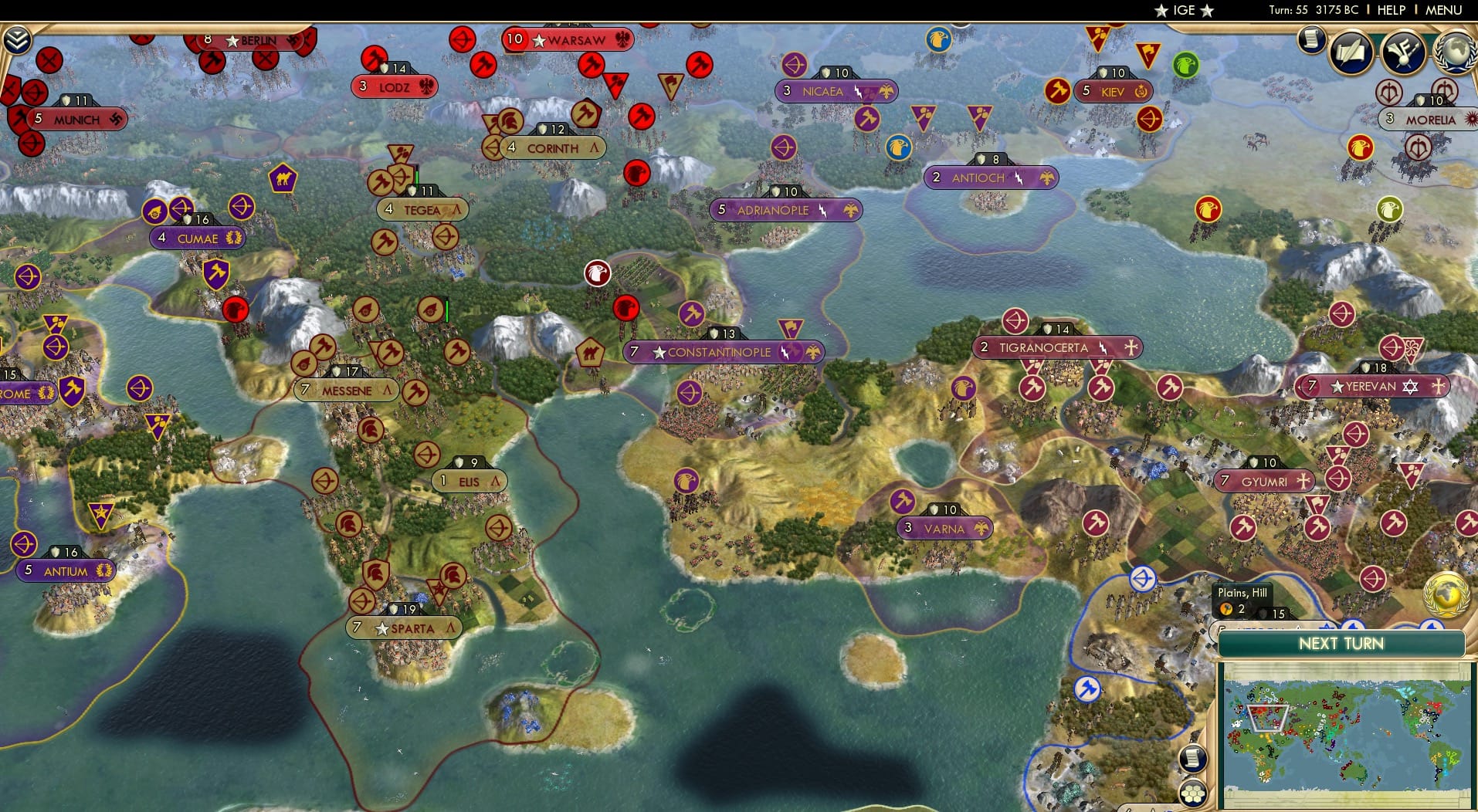Open the HELP menu
Screen dimensions: 1478x812
pyautogui.click(x=1390, y=10)
